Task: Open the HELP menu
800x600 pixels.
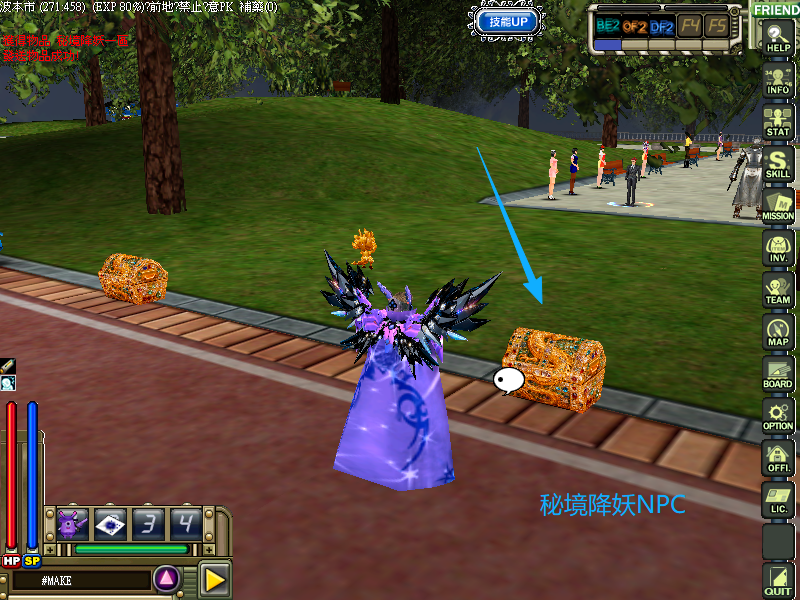Action: [778, 38]
